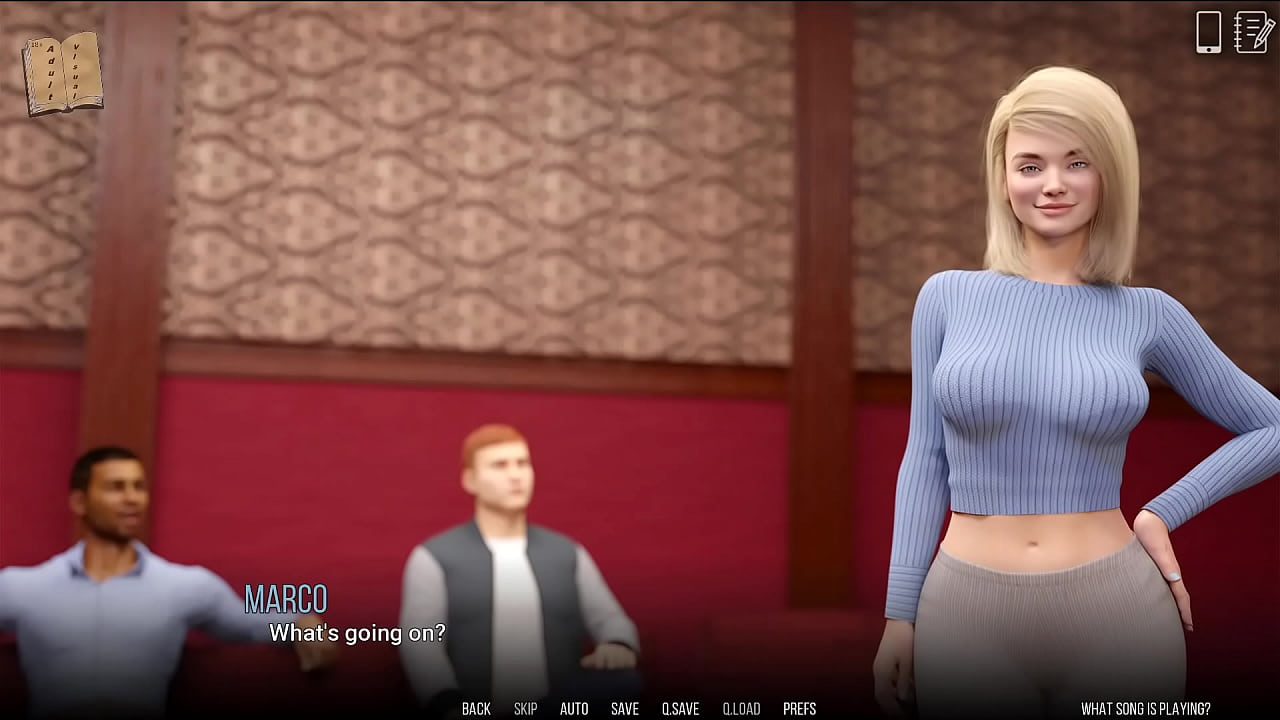Viewport: 1280px width, 720px height.
Task: Click the book logo icon
Action: coord(62,73)
